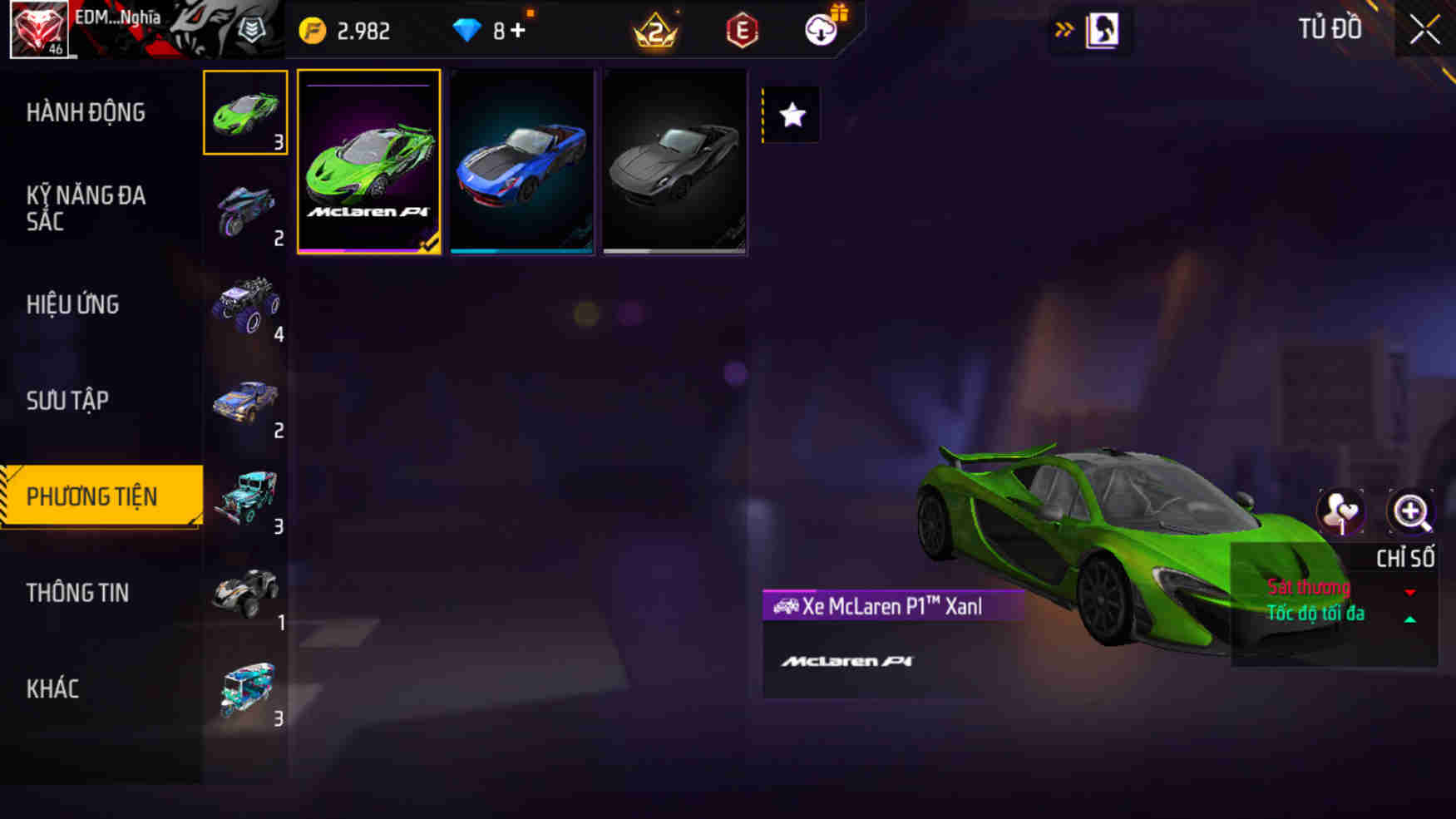Expand the double chevron panel near top right

tap(1064, 27)
